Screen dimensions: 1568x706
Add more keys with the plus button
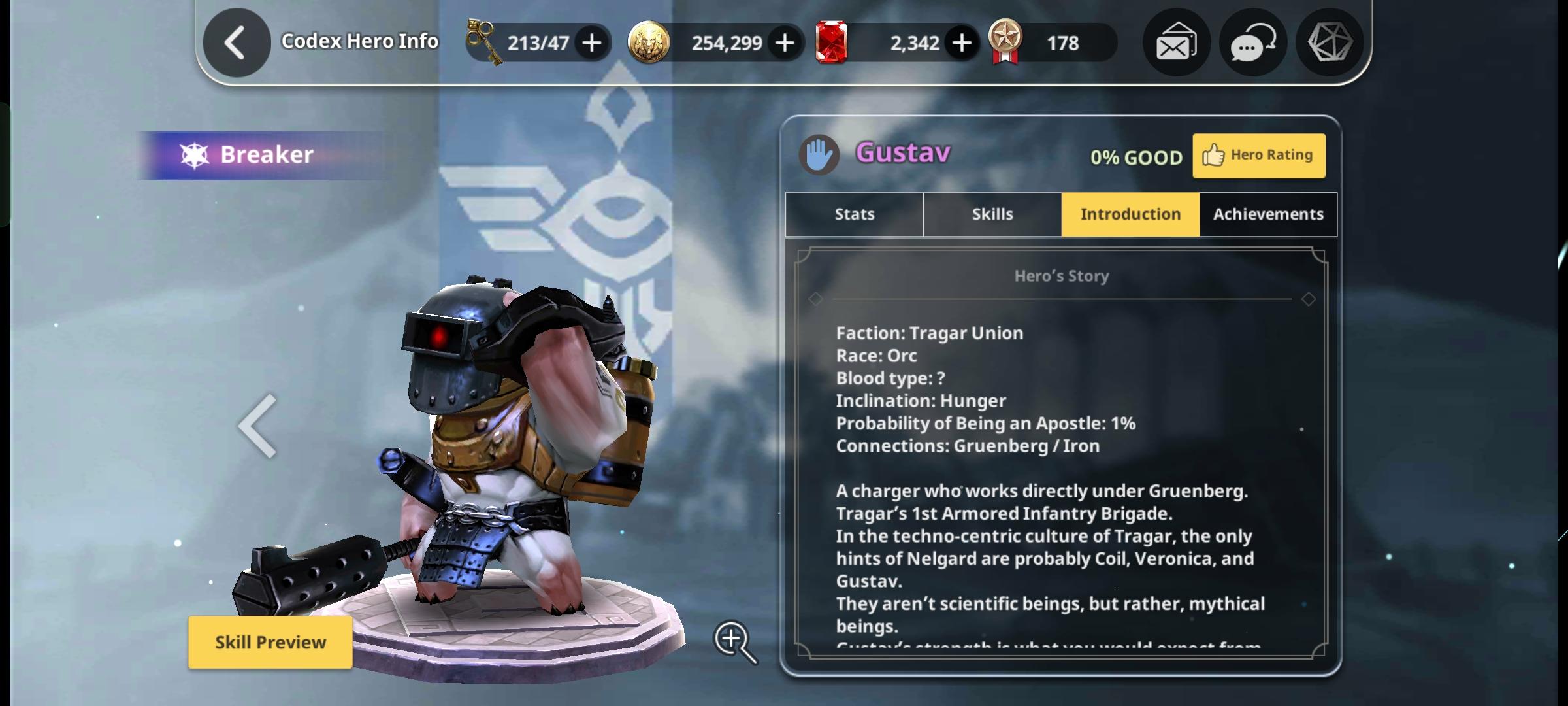pos(591,43)
